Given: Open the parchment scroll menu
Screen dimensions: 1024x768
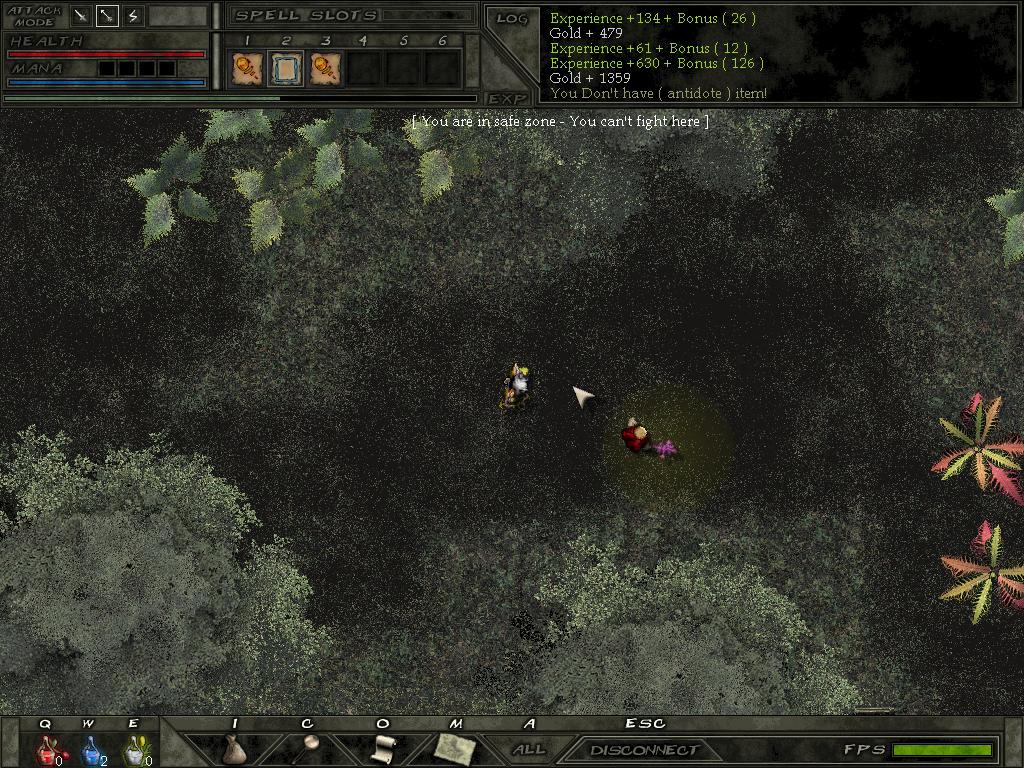Looking at the screenshot, I should pos(383,748).
